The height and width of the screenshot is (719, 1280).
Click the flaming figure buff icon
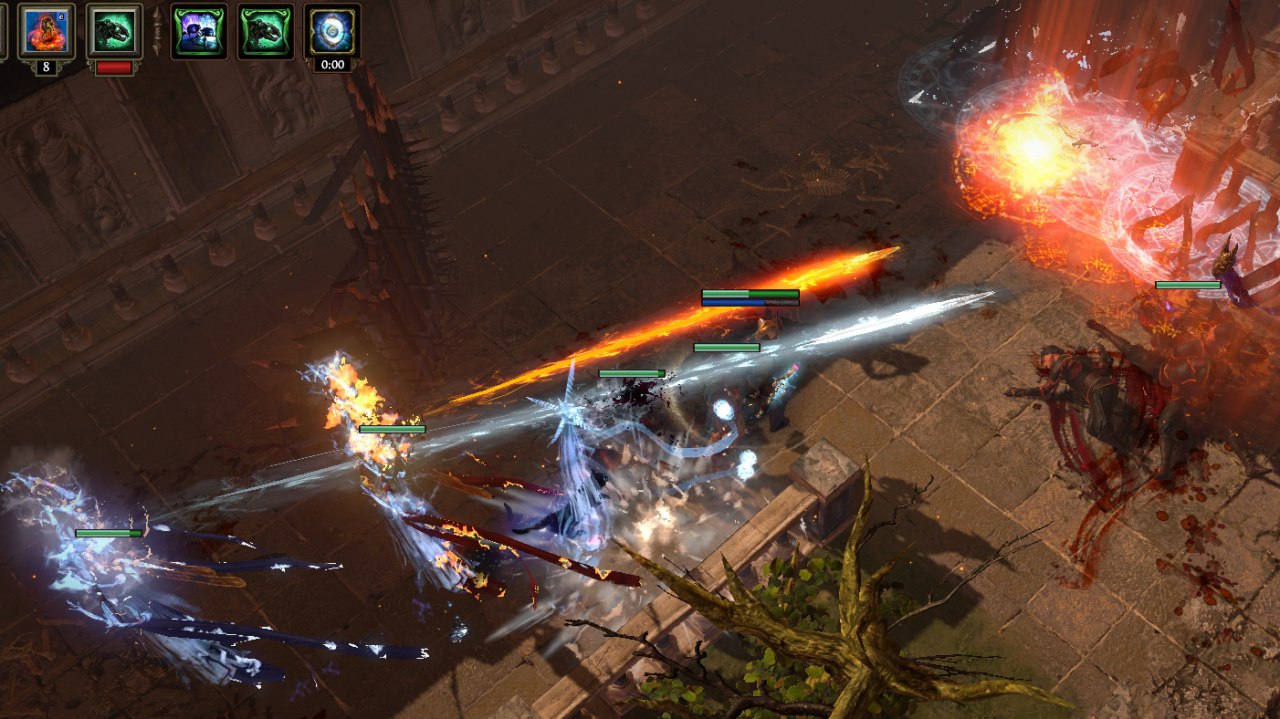point(46,31)
